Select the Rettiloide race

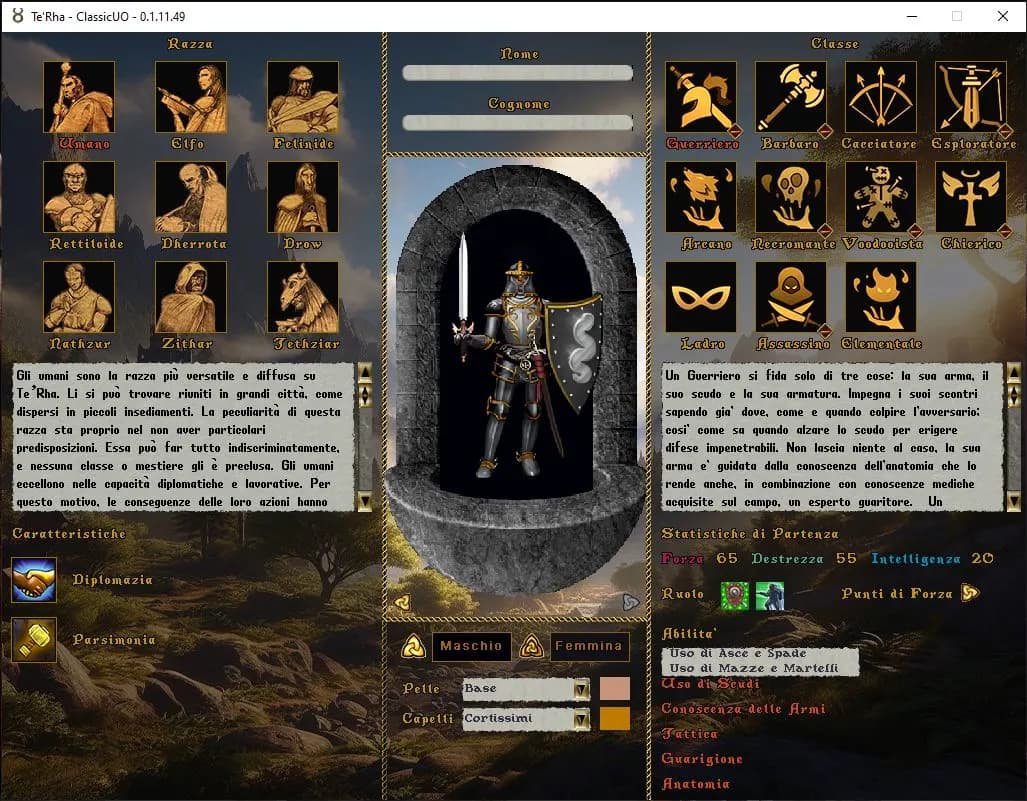pos(79,197)
